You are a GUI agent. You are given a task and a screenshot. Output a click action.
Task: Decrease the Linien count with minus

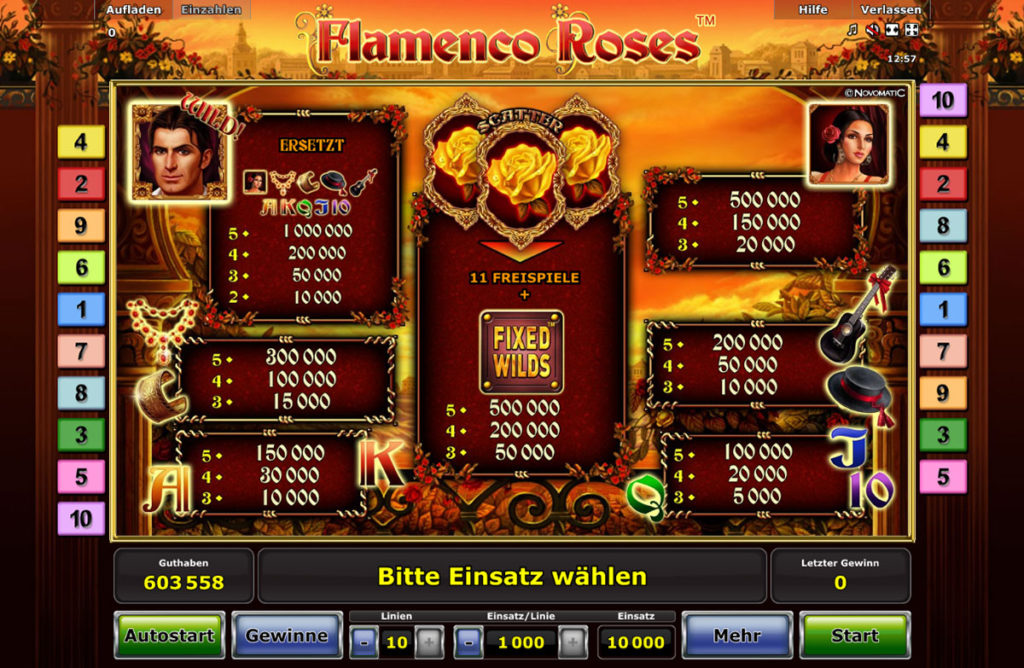coord(364,642)
